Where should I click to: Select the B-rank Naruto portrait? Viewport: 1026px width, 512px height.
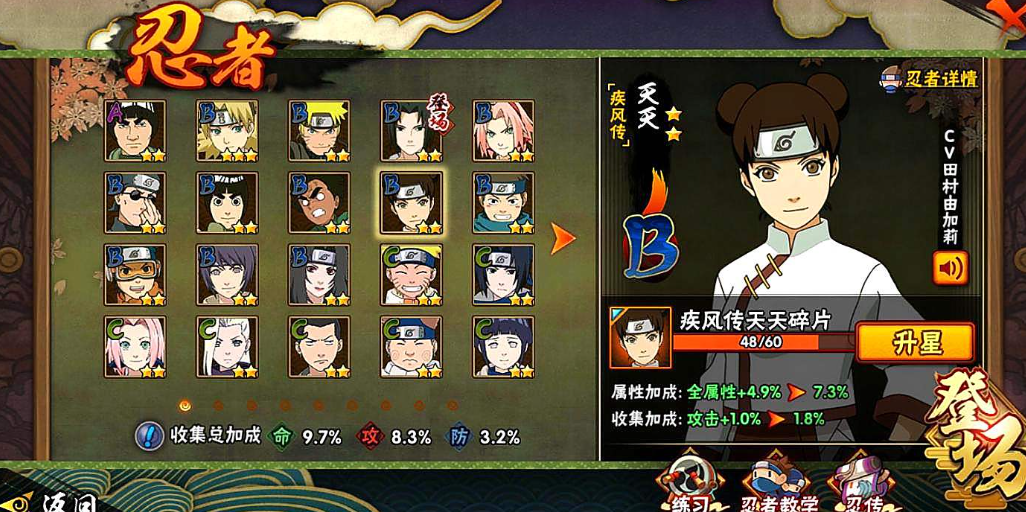click(319, 131)
